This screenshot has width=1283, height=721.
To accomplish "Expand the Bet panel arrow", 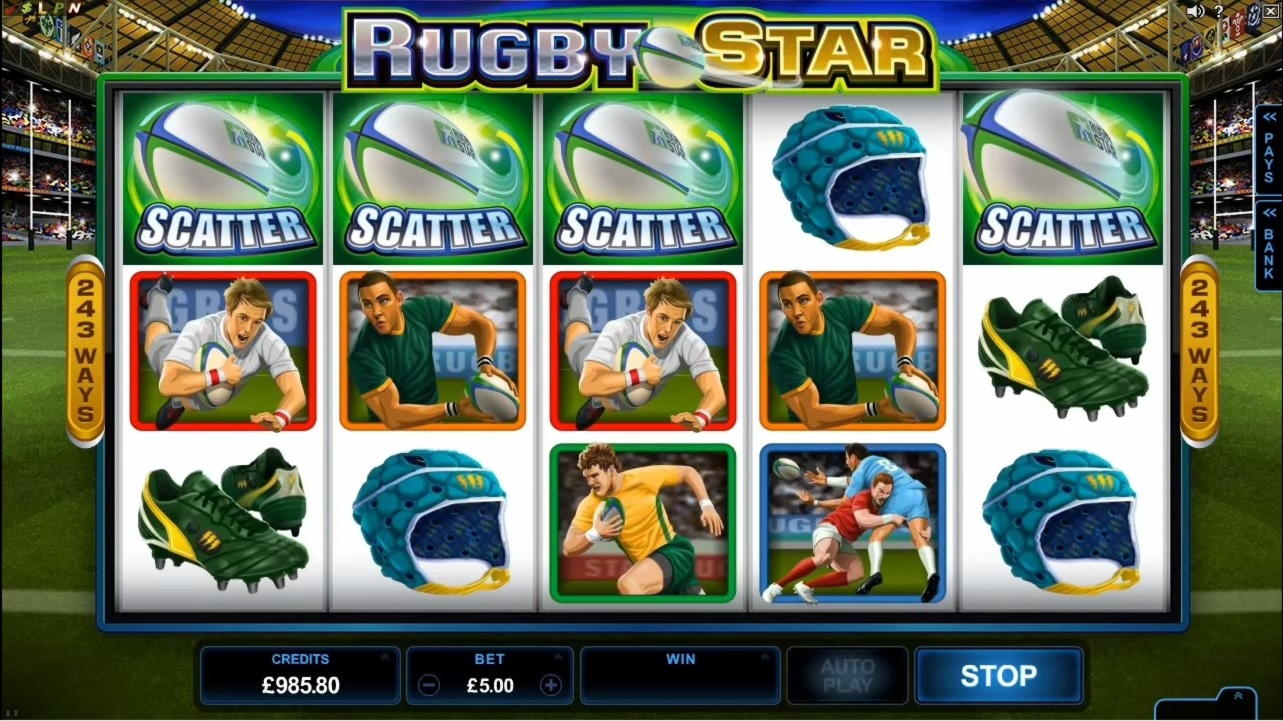I will [x=557, y=658].
